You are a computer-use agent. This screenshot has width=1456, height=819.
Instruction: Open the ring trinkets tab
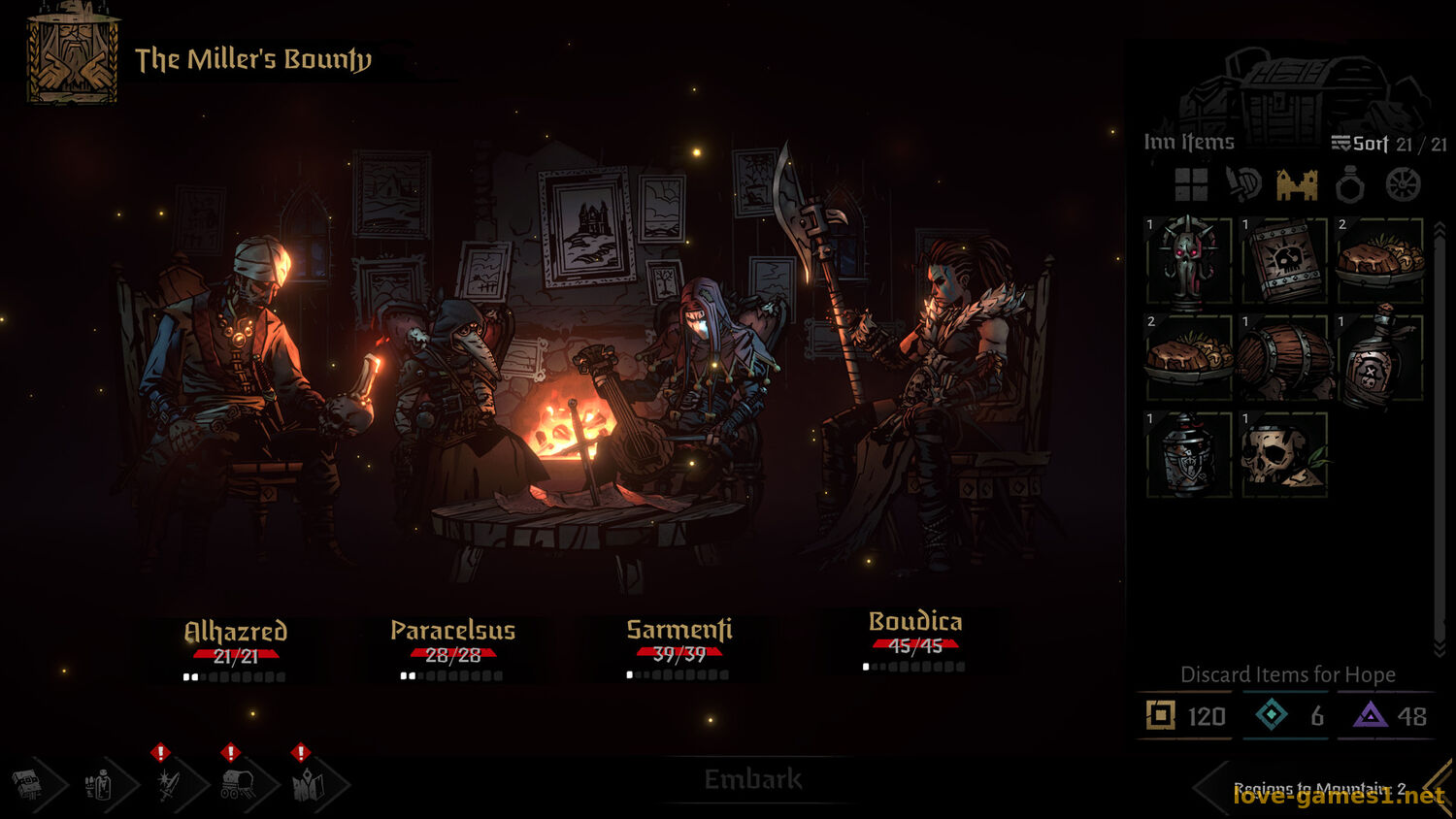click(1349, 184)
